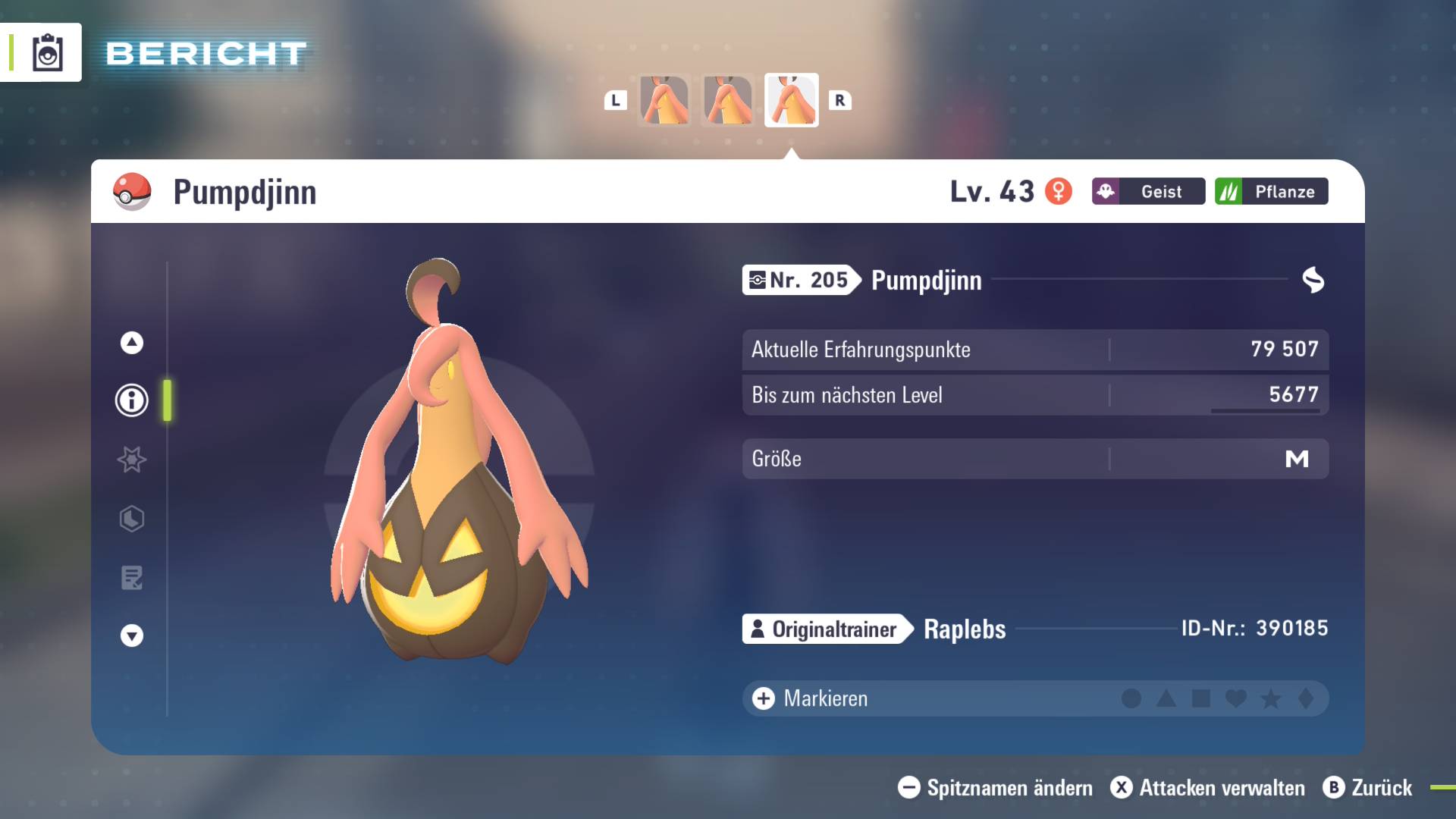Click Spitznamen ändern to rename

996,788
